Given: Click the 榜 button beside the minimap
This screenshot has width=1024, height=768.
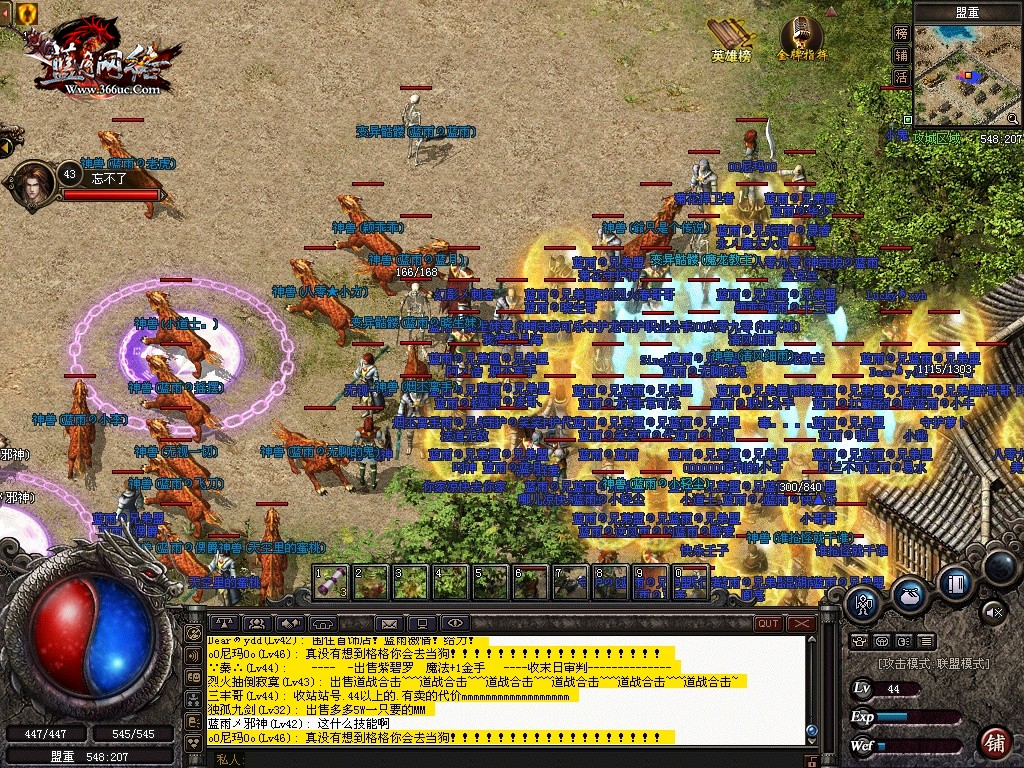Looking at the screenshot, I should pos(901,33).
